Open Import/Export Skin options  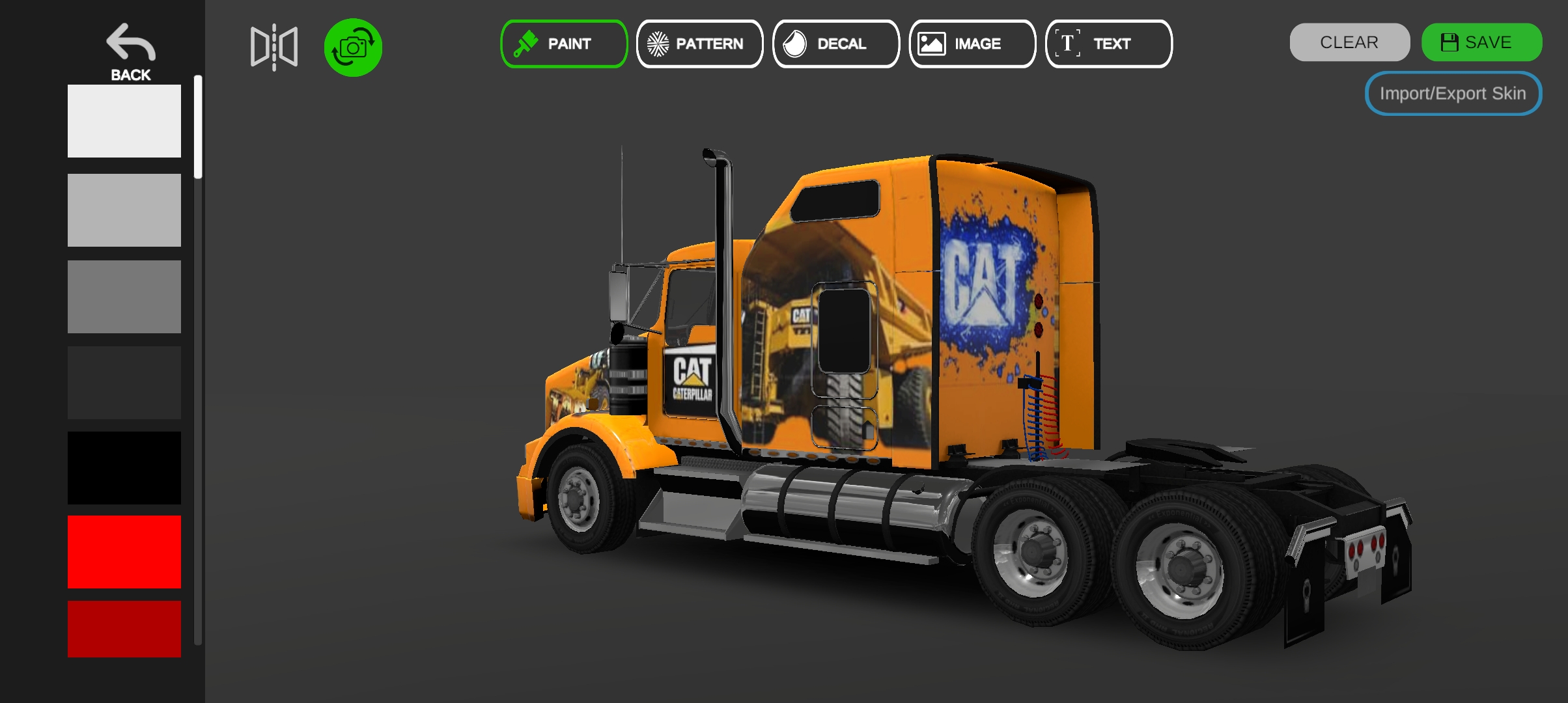point(1453,94)
